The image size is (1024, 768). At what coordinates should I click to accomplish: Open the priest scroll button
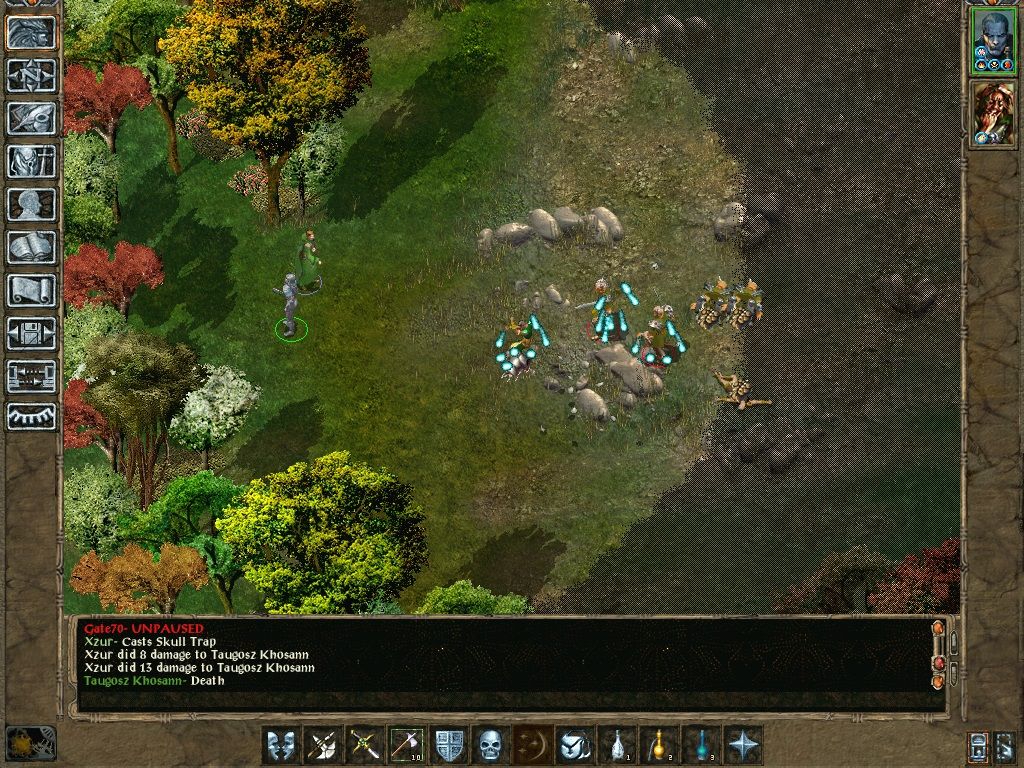(31, 290)
